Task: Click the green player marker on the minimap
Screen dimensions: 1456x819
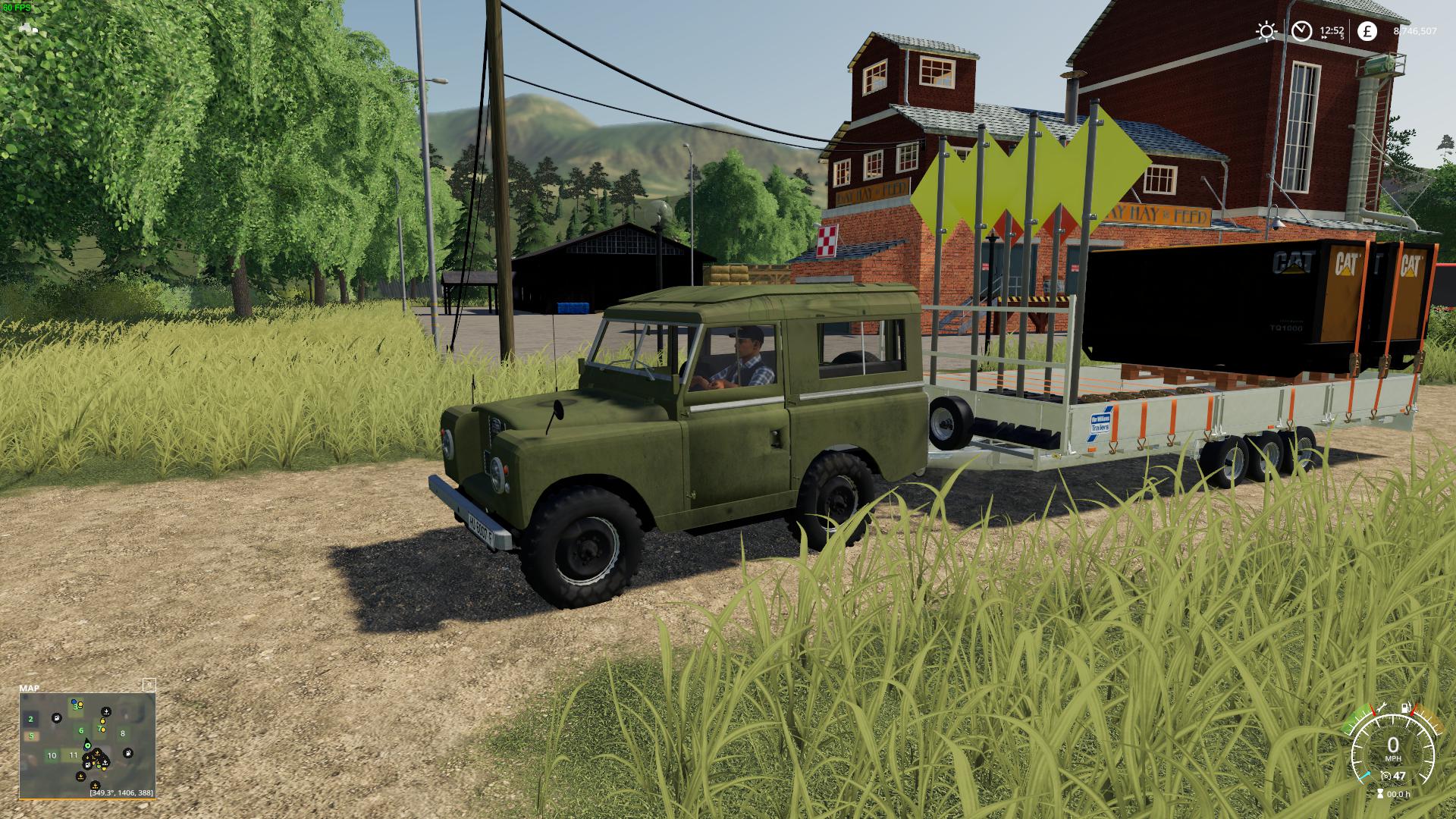Action: [x=89, y=746]
